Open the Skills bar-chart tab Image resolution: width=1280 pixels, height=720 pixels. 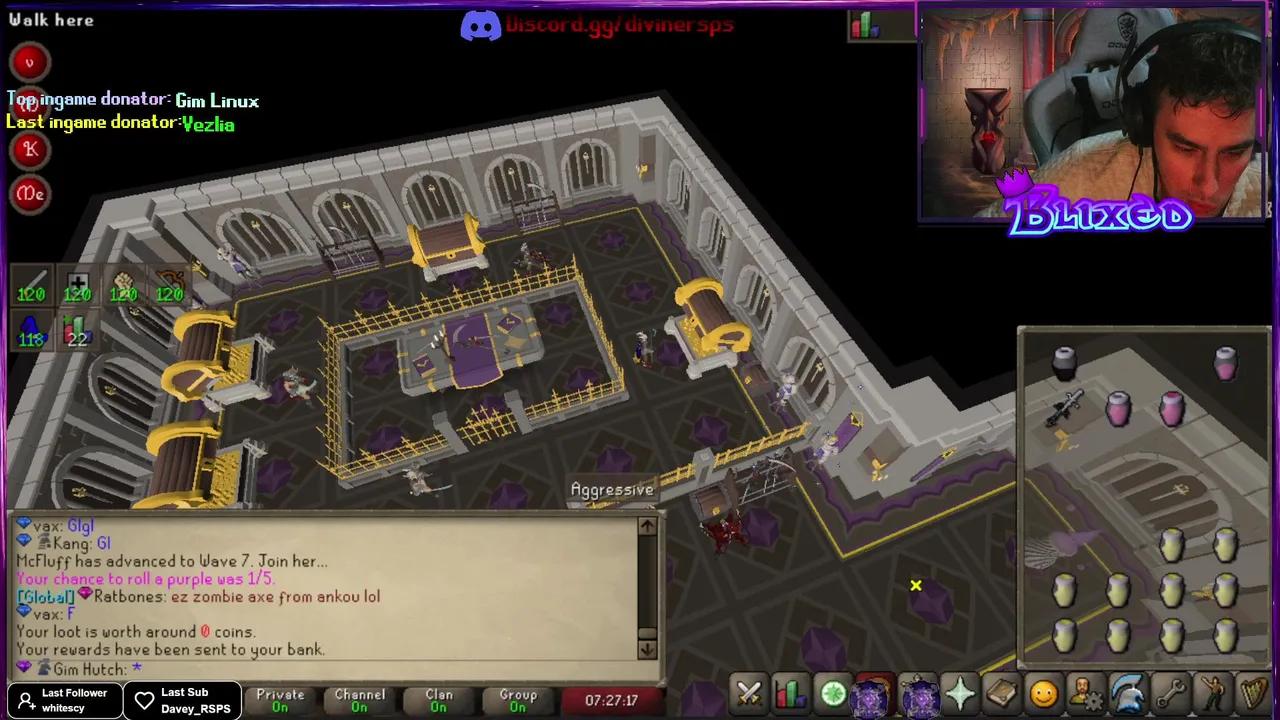click(x=790, y=692)
